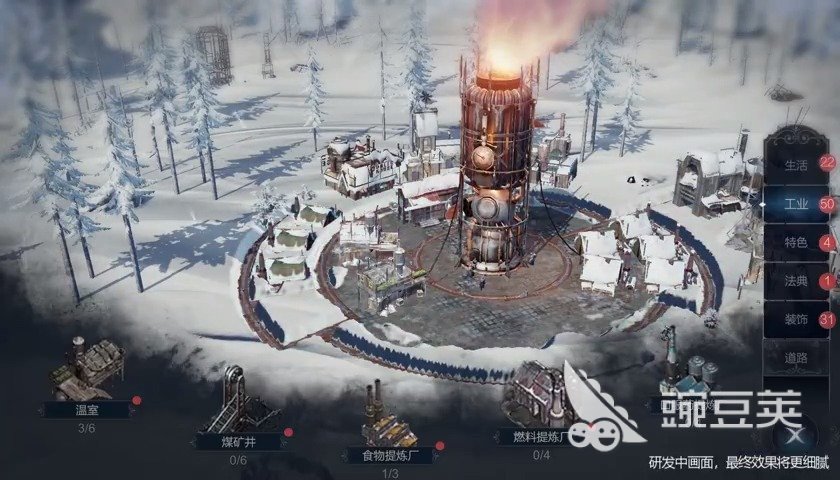Switch to the 工业 category tab
Viewport: 840px width, 480px height.
797,204
